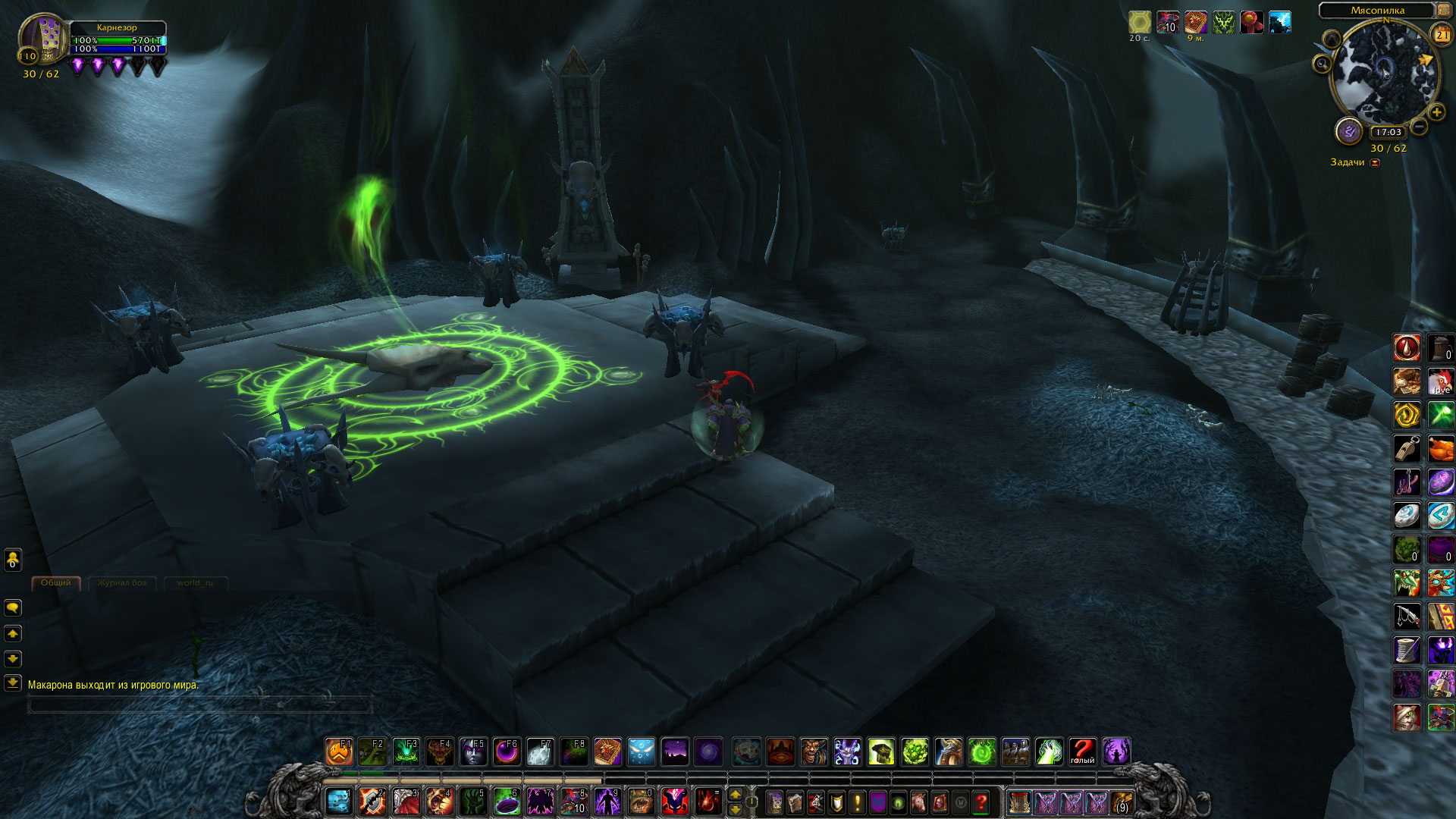This screenshot has width=1456, height=819.
Task: Zoom out the minimap with the minus button
Action: [x=1419, y=127]
